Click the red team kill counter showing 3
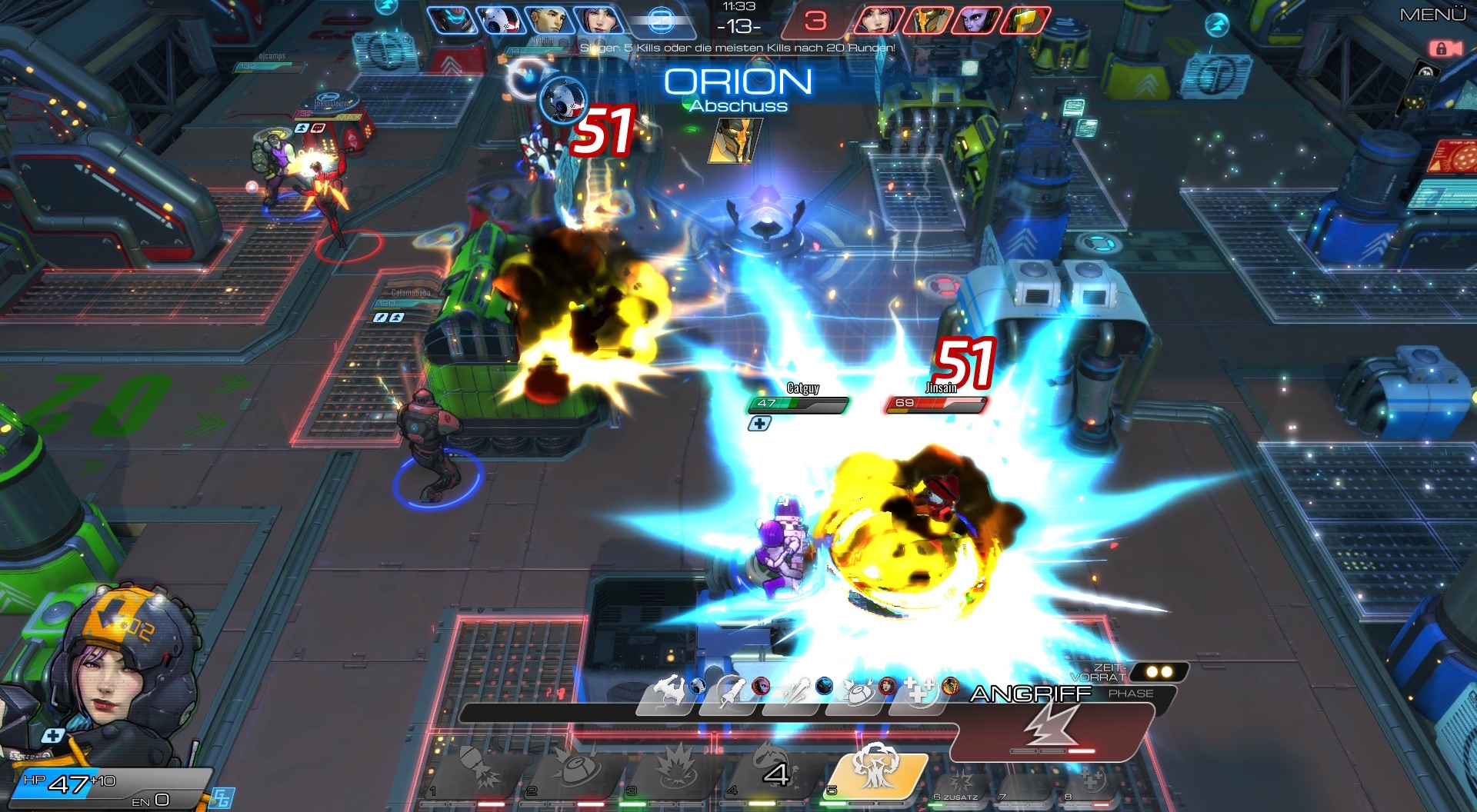This screenshot has height=812, width=1477. click(x=815, y=18)
